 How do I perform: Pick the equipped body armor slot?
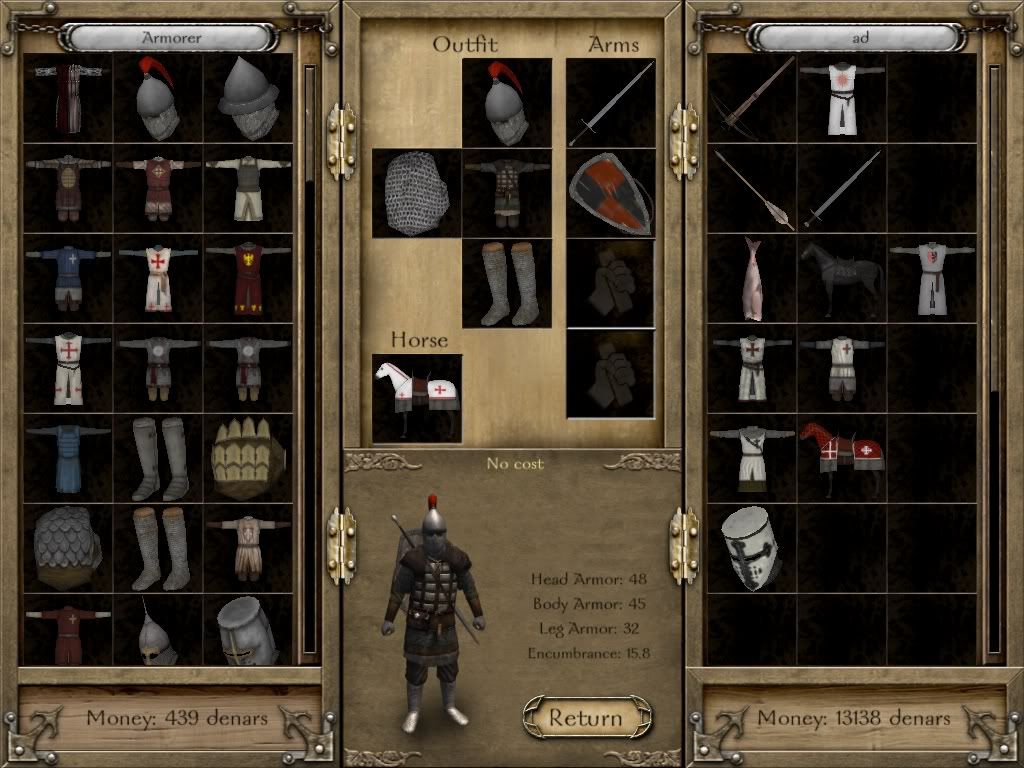click(x=506, y=193)
